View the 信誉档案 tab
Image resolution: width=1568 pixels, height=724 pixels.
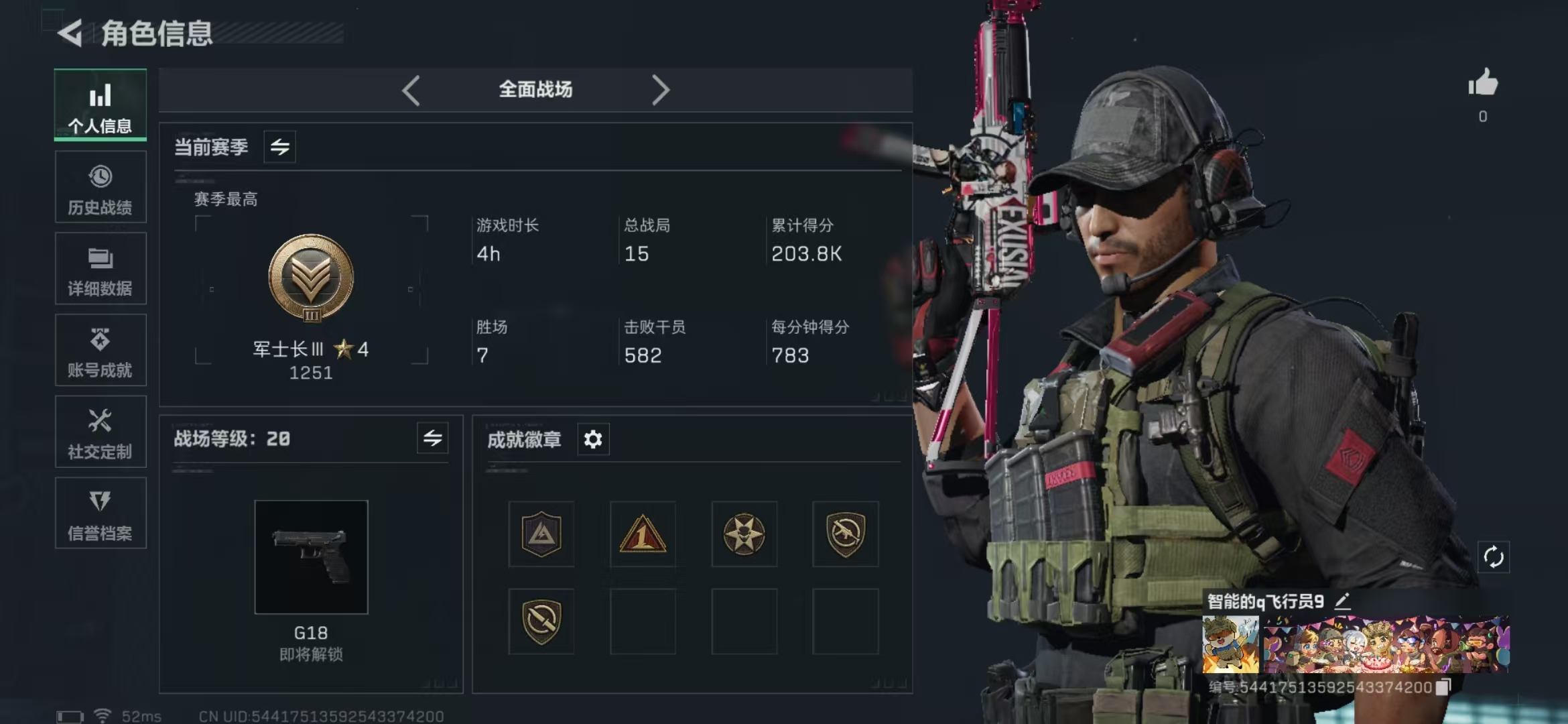(x=101, y=514)
